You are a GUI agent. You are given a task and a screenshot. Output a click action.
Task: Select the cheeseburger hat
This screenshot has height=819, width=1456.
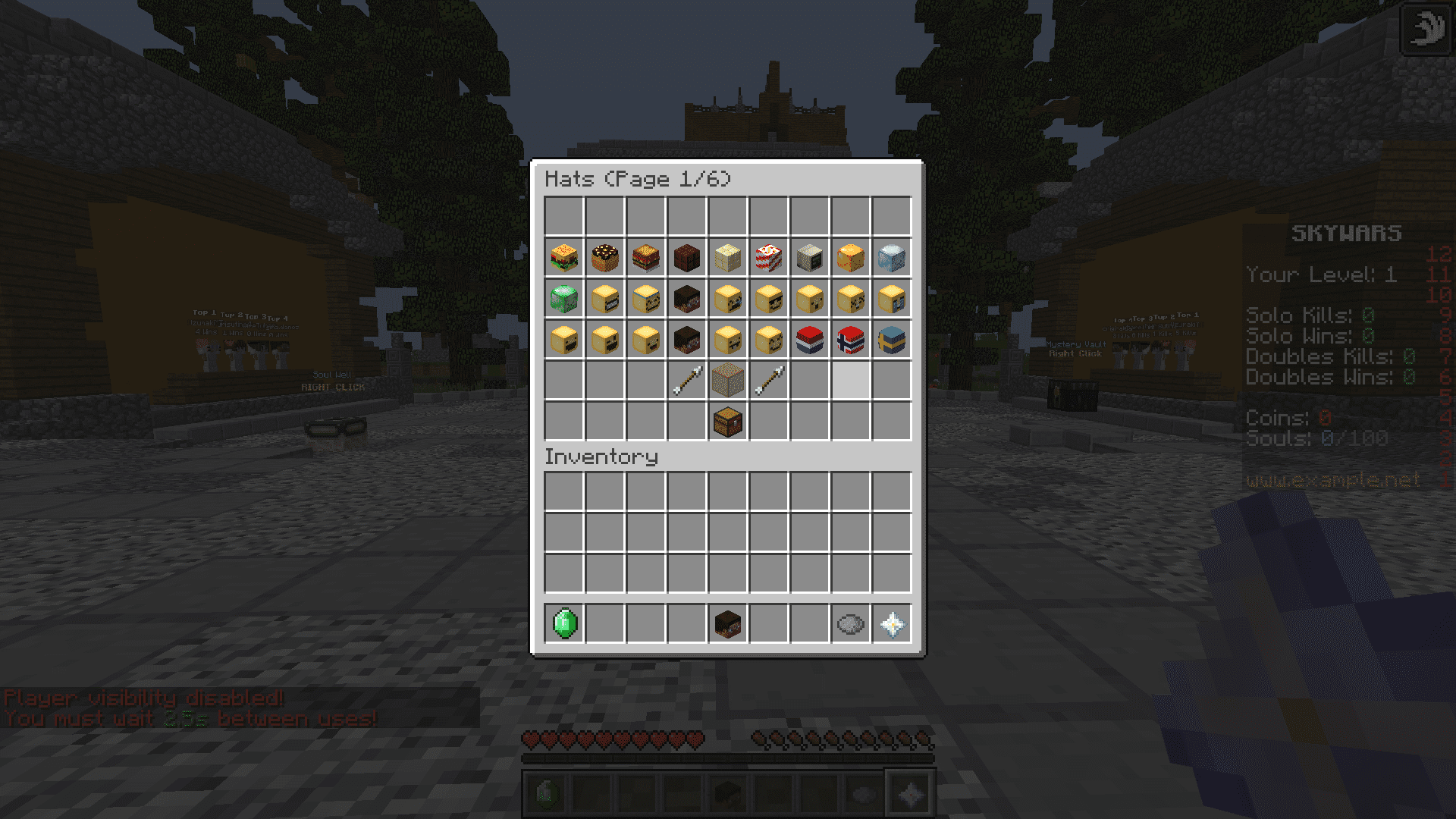(x=564, y=258)
